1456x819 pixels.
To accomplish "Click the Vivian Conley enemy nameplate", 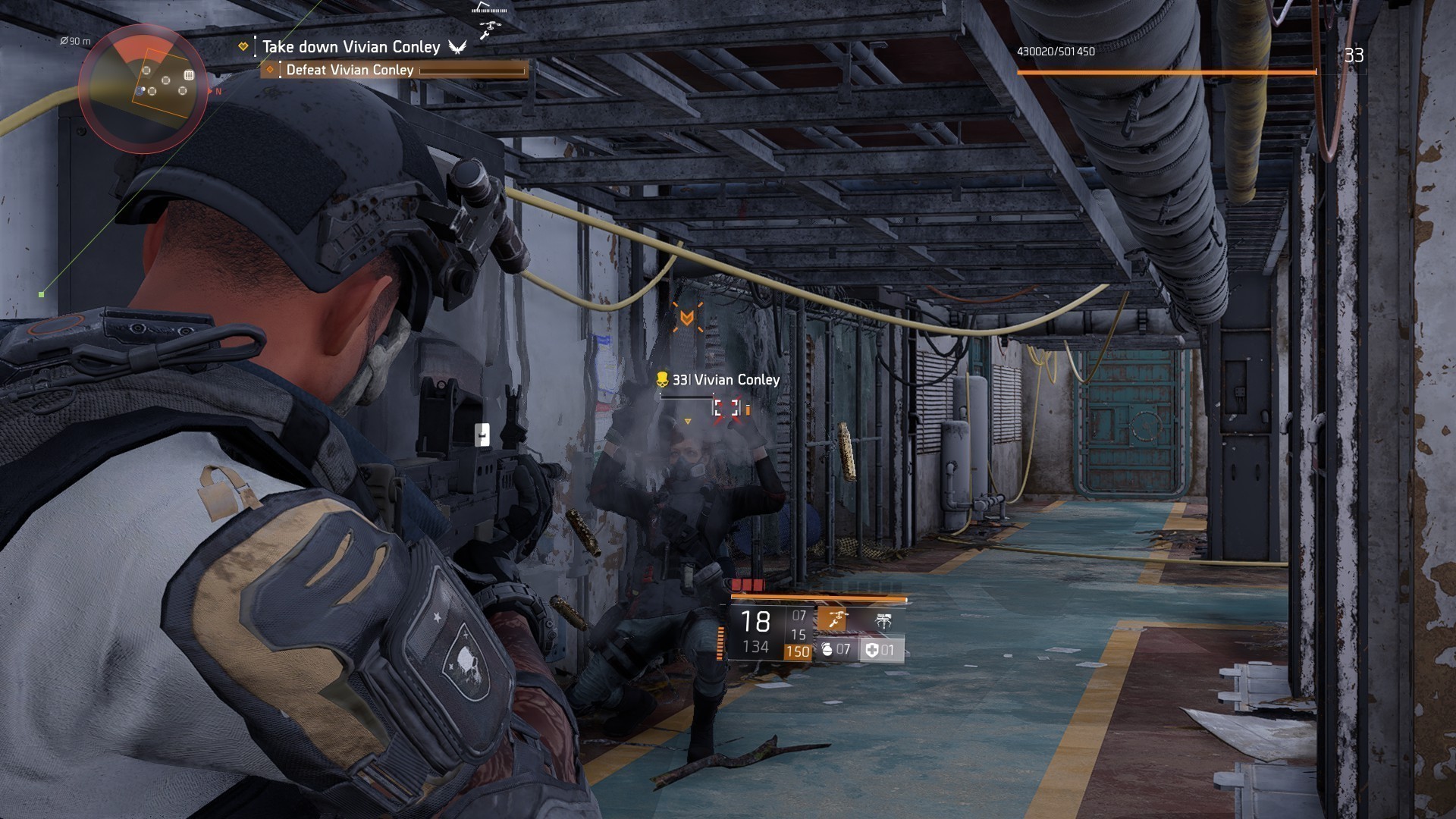I will point(725,380).
